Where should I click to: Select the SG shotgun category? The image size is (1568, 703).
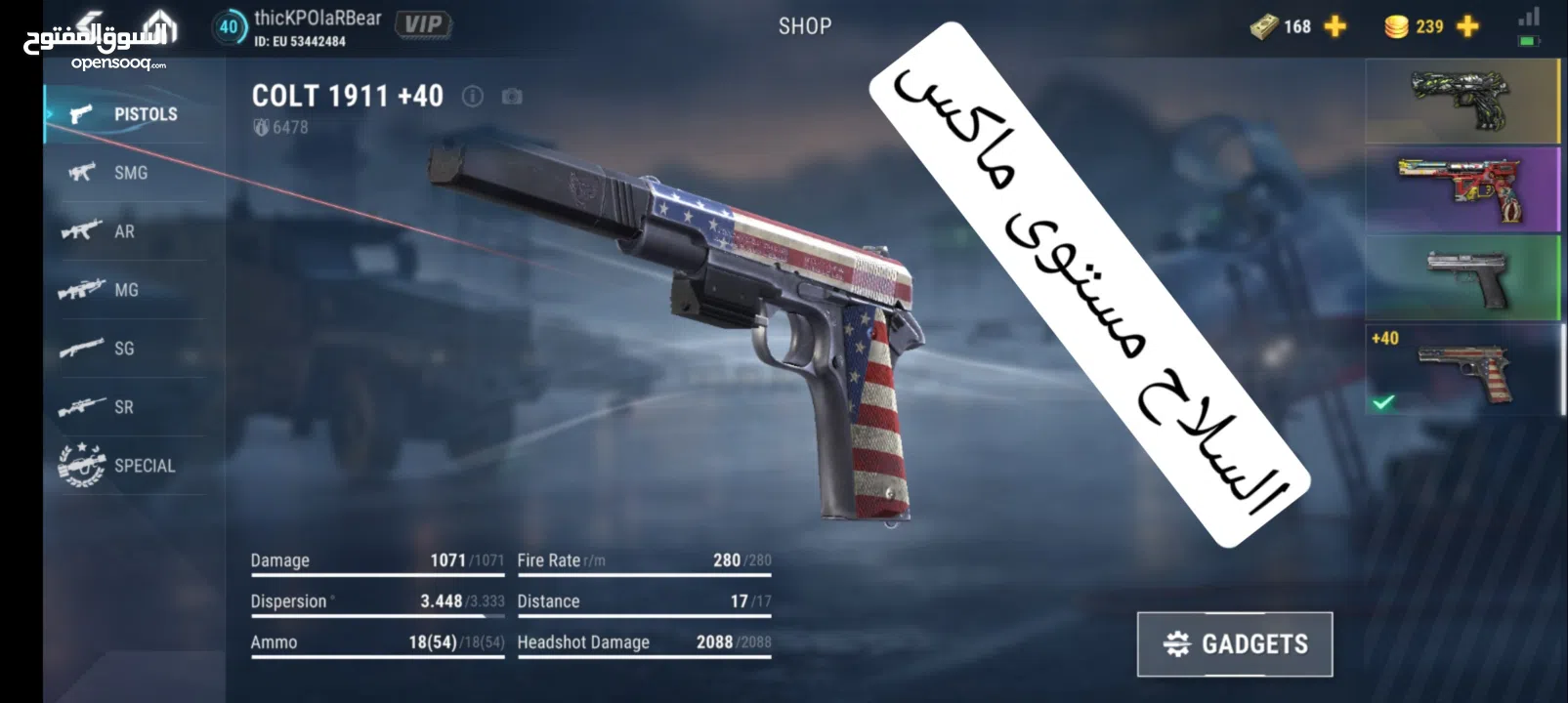pyautogui.click(x=81, y=349)
